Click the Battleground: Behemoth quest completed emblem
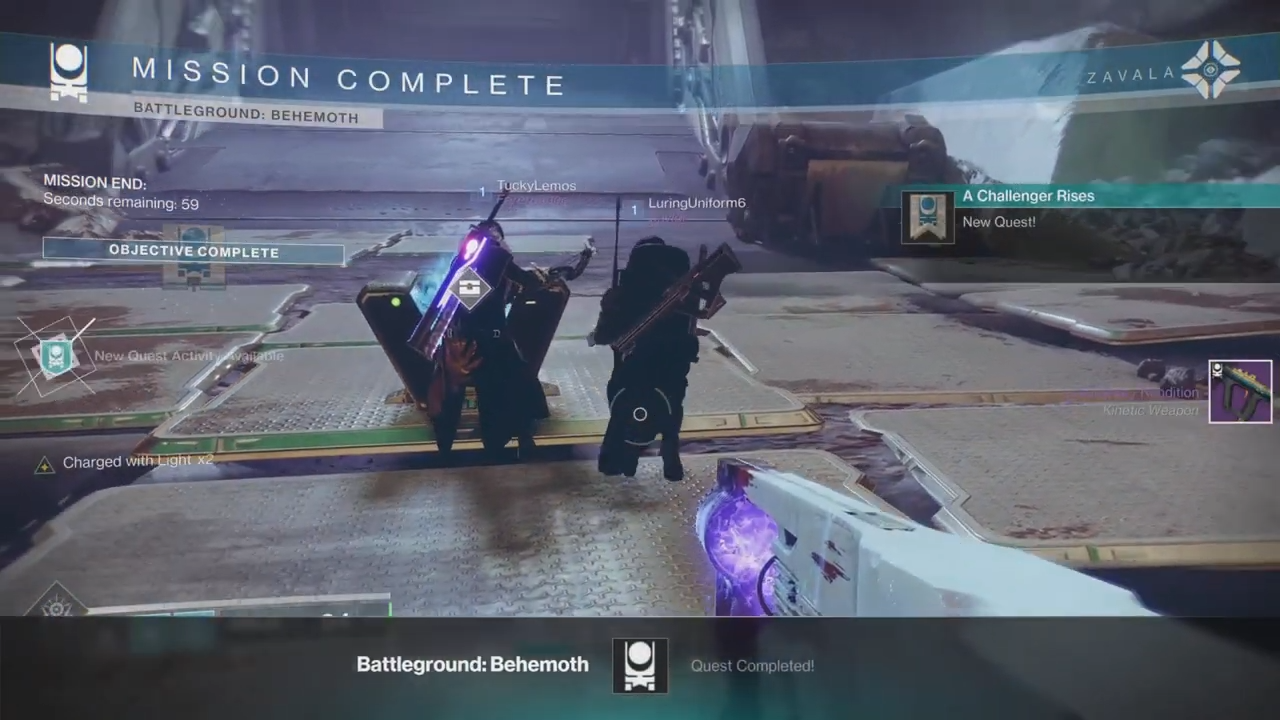 tap(639, 665)
